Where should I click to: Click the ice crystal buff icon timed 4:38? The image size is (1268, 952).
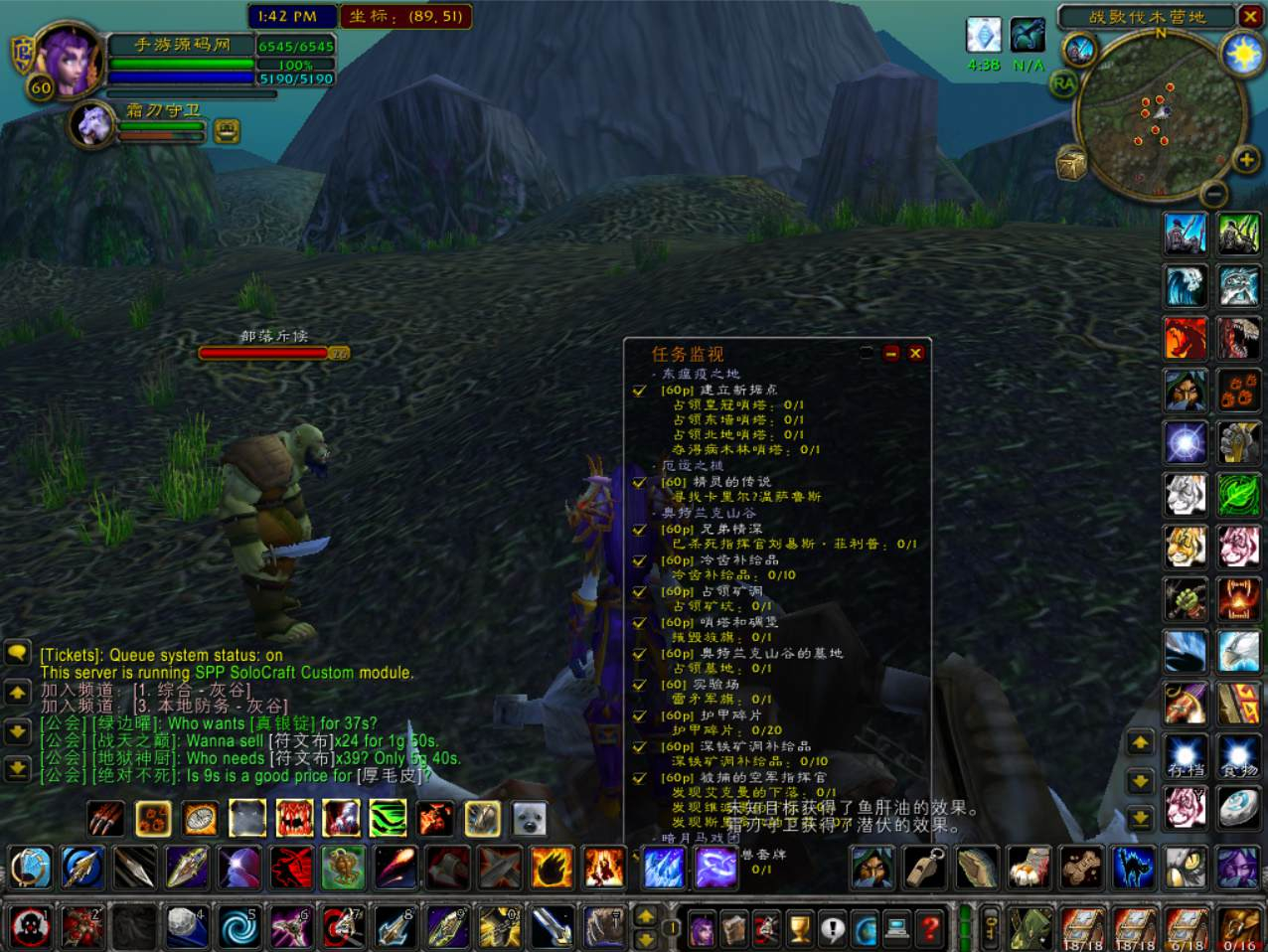983,36
